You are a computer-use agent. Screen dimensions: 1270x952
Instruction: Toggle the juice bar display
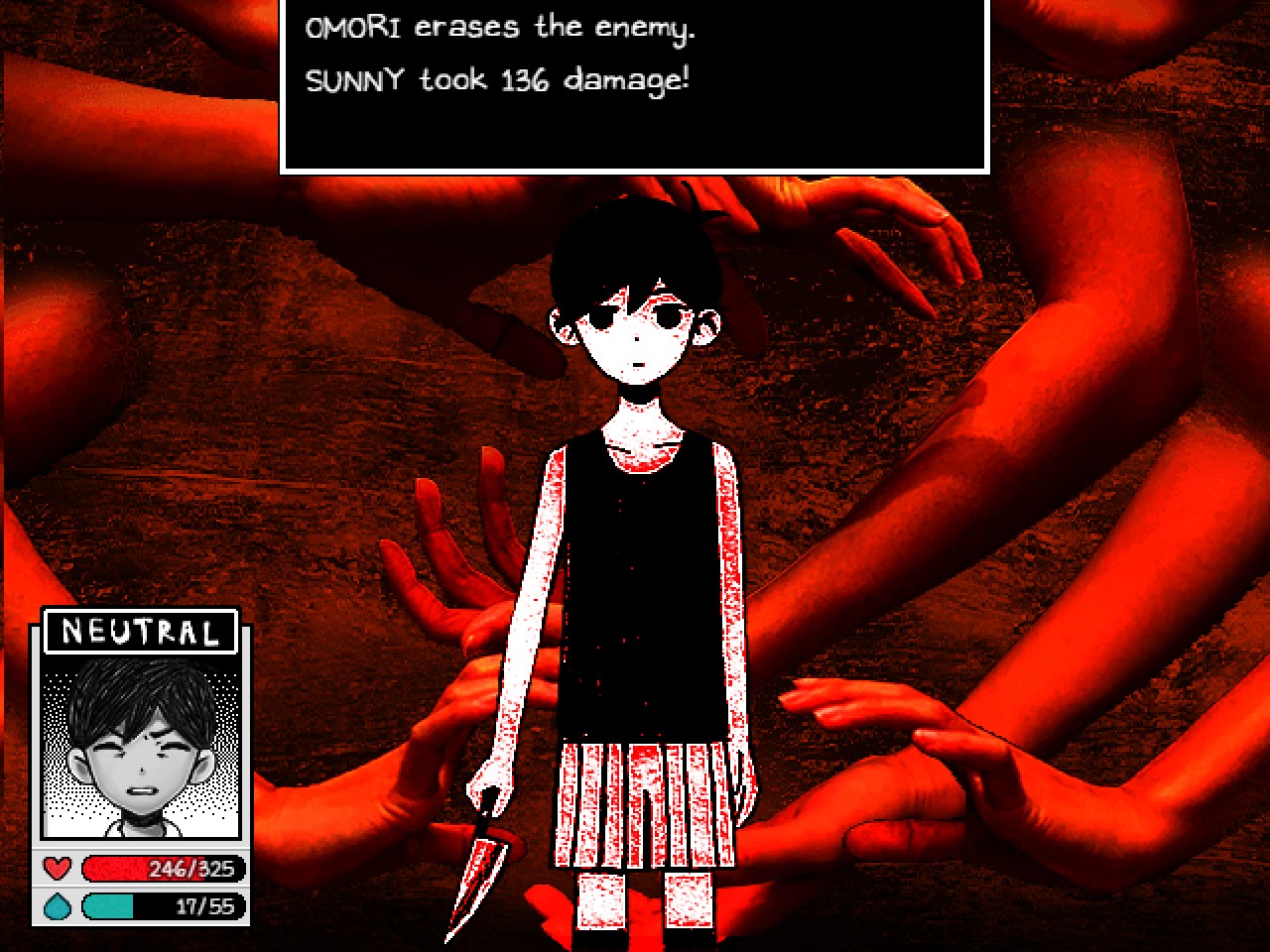tap(164, 905)
